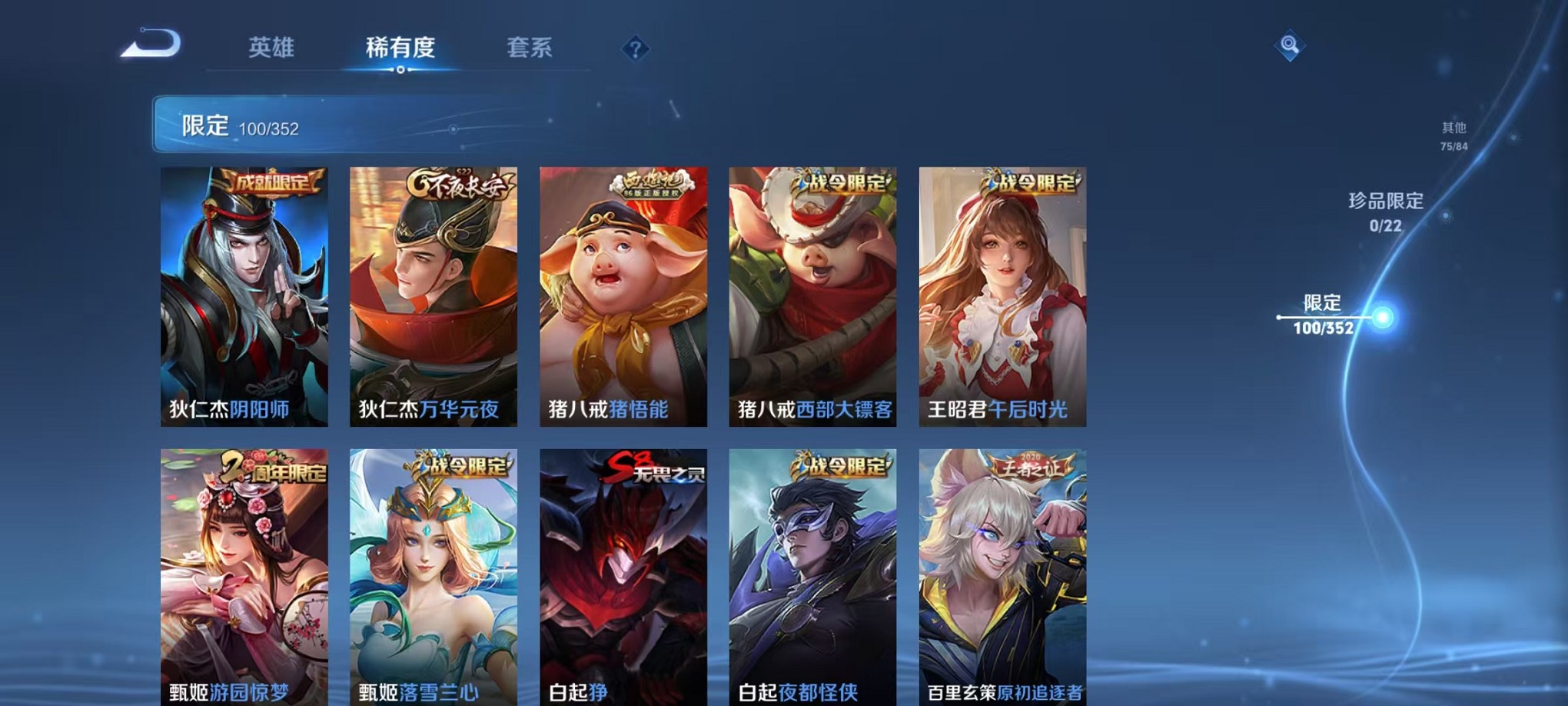Open the search magnifier icon
The width and height of the screenshot is (1568, 706).
click(1290, 44)
